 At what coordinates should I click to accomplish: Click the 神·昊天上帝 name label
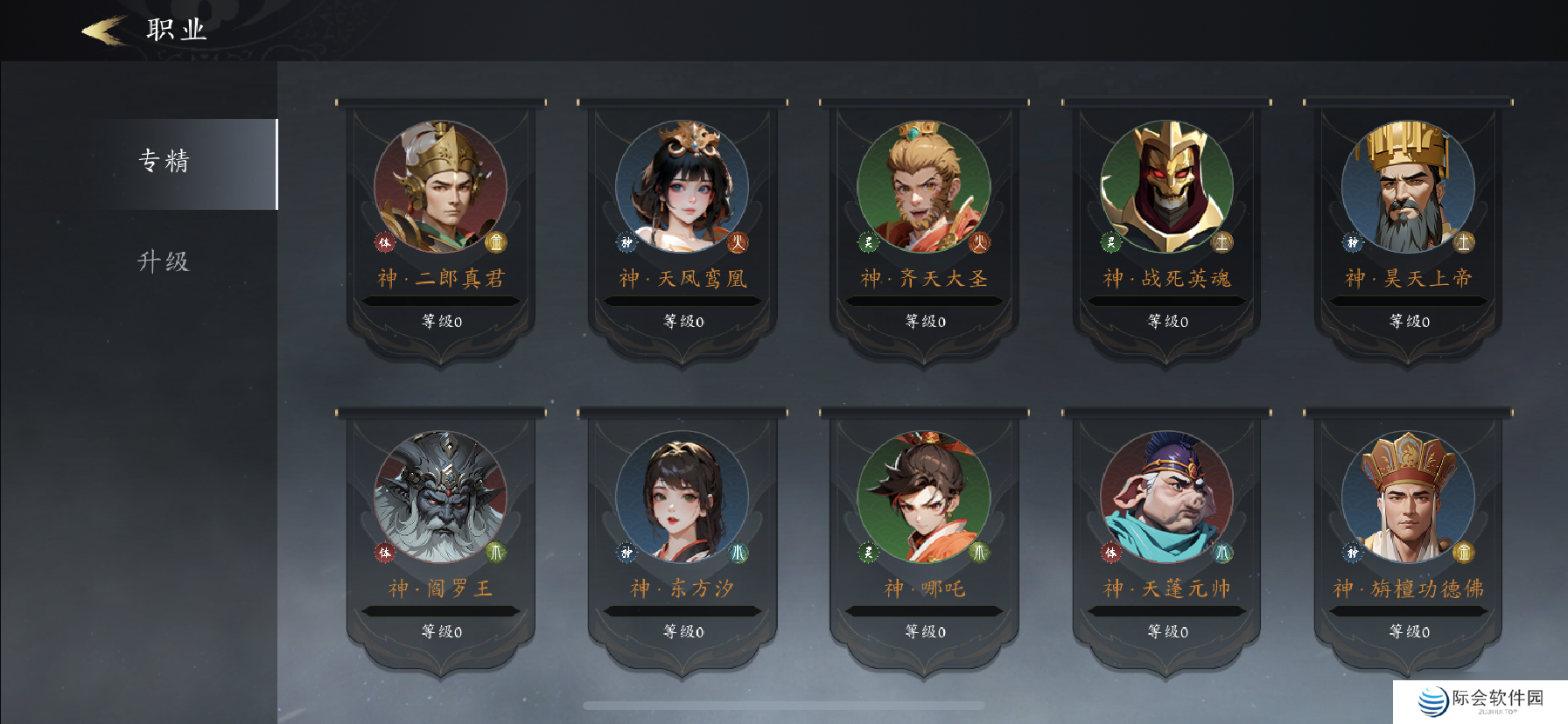(1408, 275)
